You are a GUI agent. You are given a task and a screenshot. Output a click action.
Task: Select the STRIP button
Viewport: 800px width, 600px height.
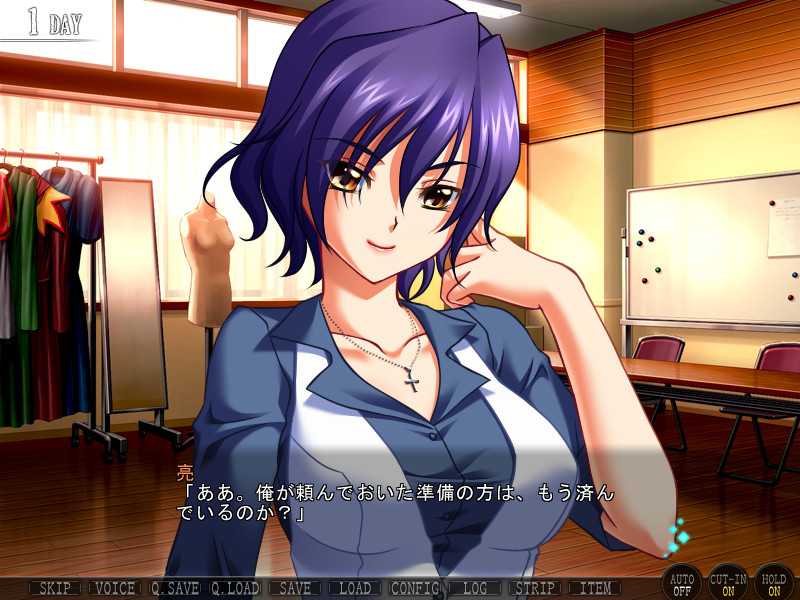(535, 588)
